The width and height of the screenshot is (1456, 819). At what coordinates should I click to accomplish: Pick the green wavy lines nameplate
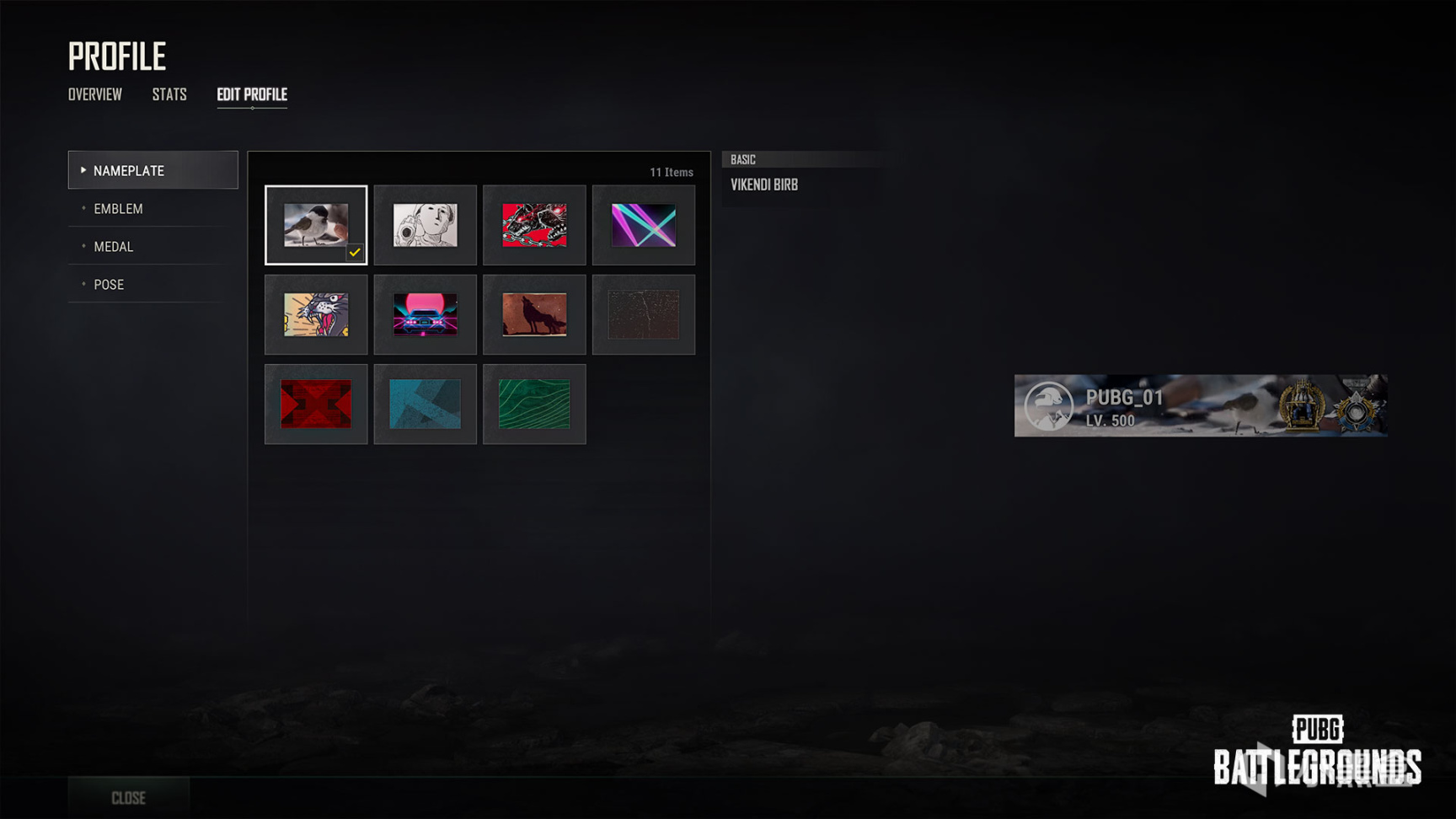click(534, 404)
